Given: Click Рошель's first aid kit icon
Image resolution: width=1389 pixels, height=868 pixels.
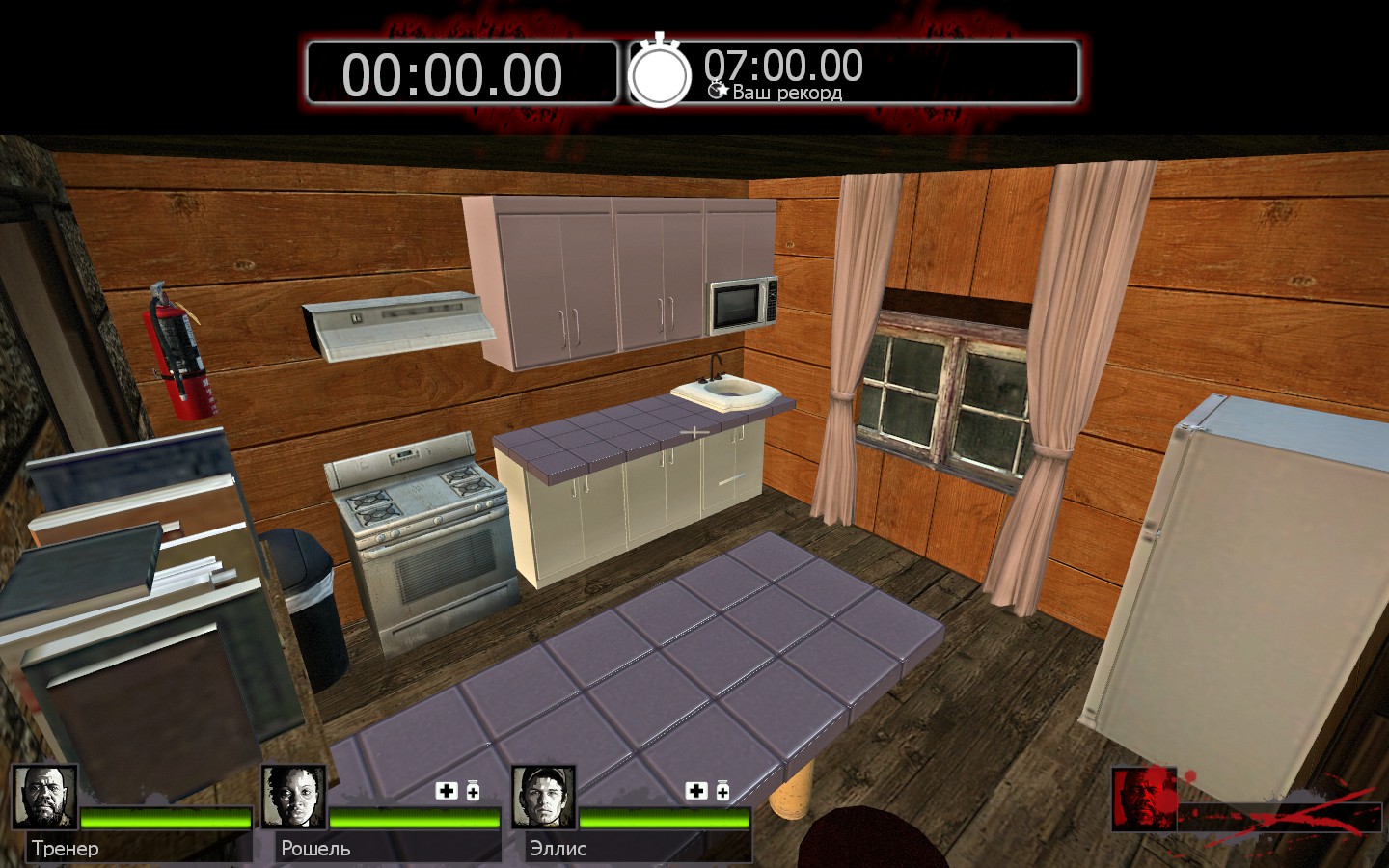Looking at the screenshot, I should tap(447, 791).
